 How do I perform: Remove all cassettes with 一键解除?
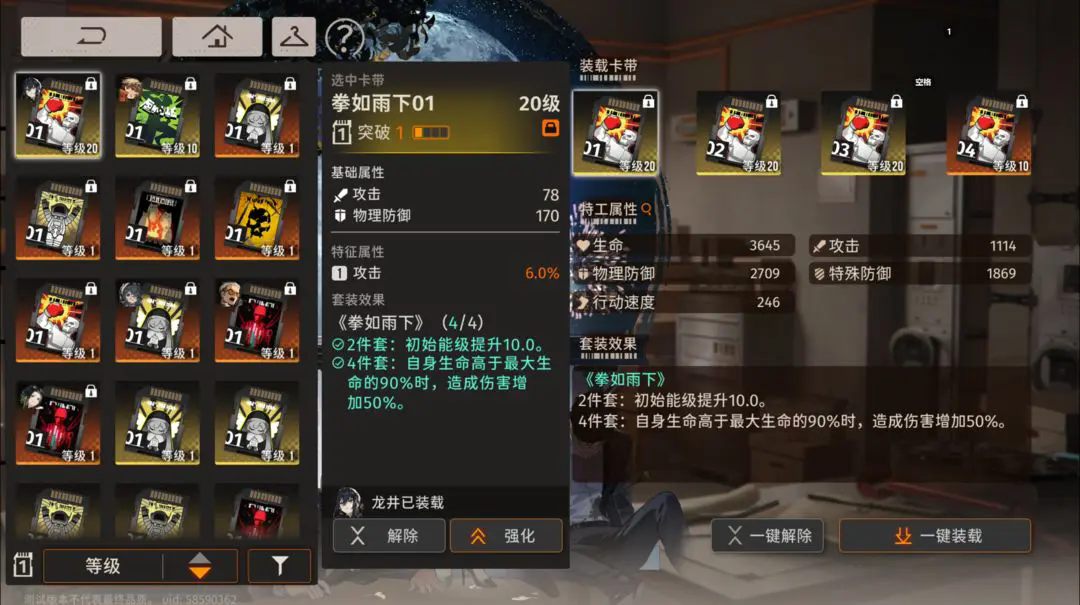coord(768,536)
